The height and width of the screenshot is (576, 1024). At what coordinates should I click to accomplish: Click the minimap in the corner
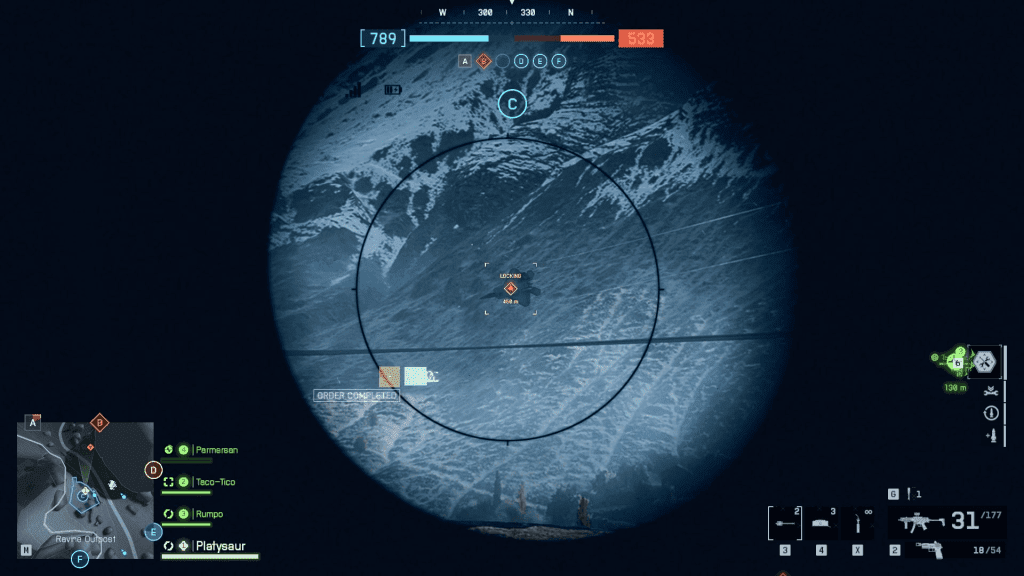coord(85,489)
